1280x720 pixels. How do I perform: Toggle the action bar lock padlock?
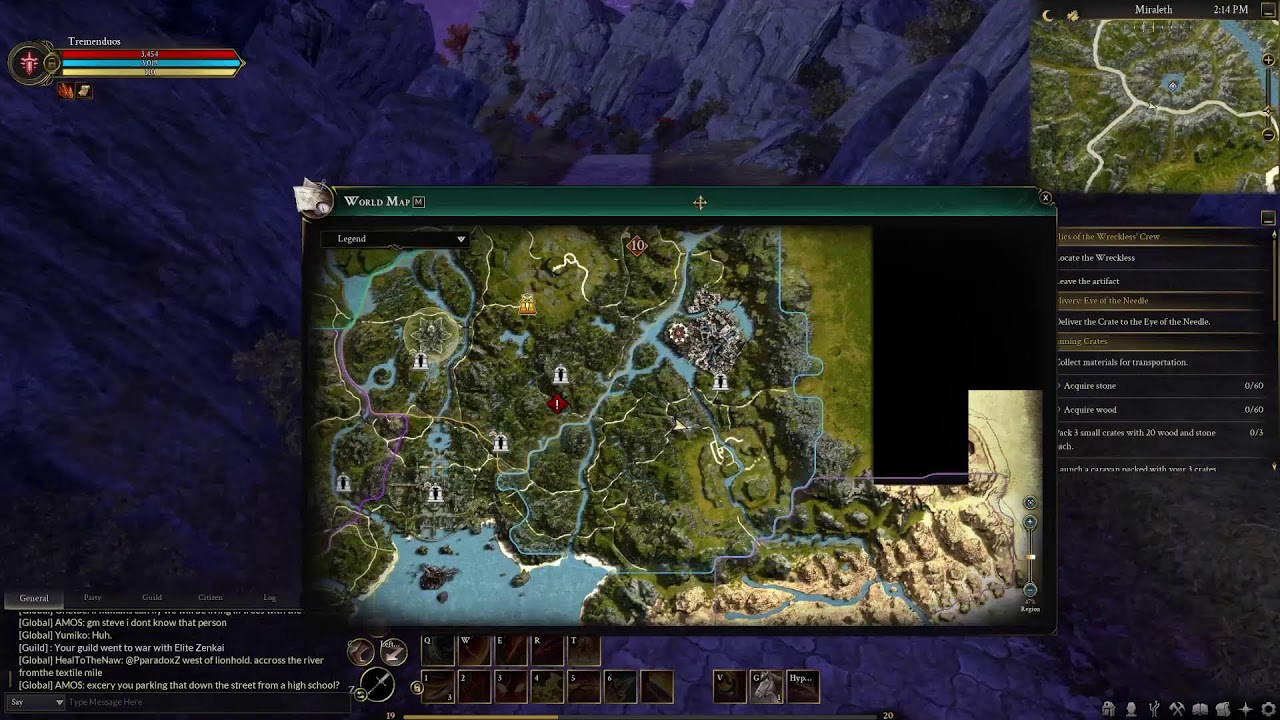click(x=415, y=687)
